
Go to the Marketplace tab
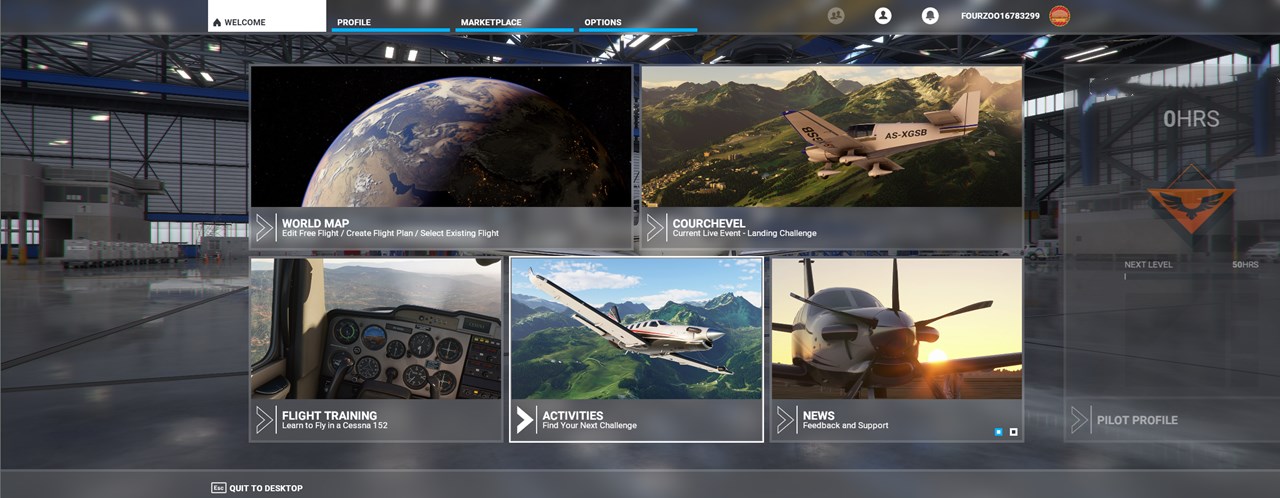pos(514,21)
